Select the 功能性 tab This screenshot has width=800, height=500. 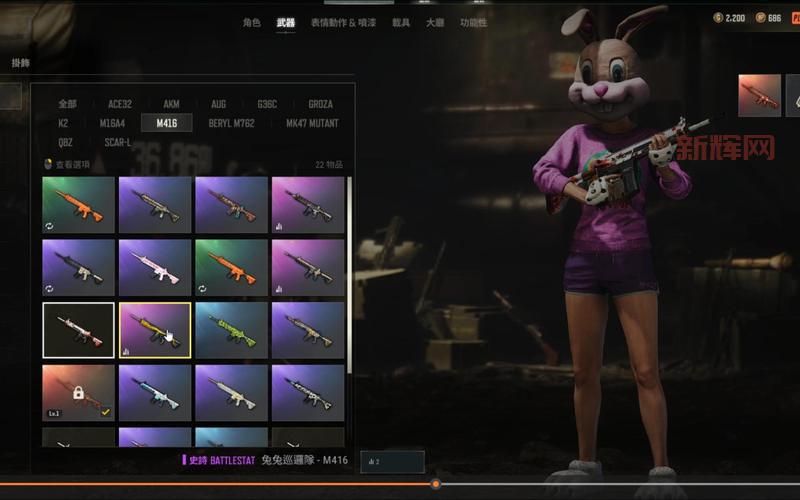coord(473,23)
